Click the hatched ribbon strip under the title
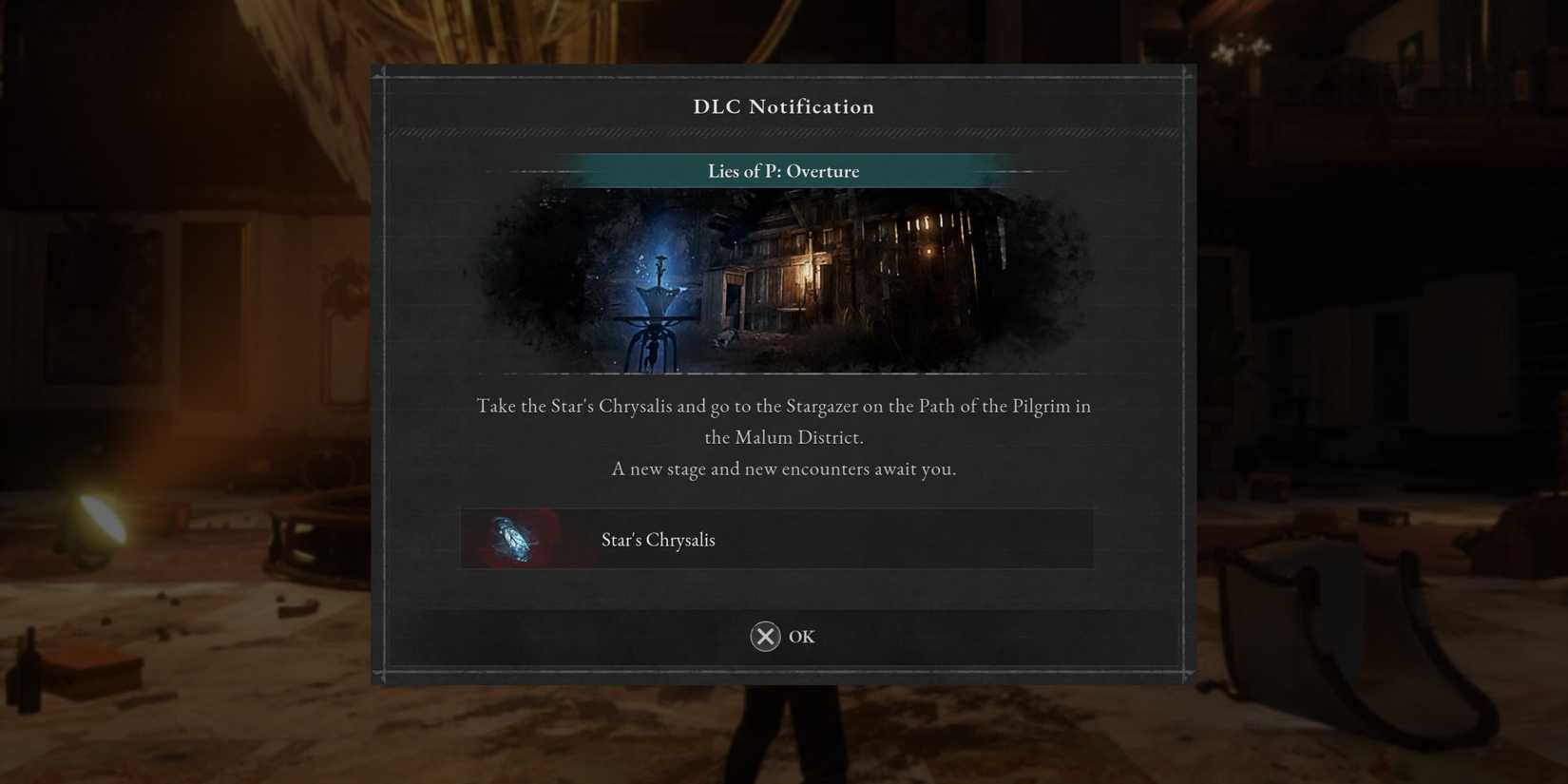Image resolution: width=1568 pixels, height=784 pixels. [783, 133]
